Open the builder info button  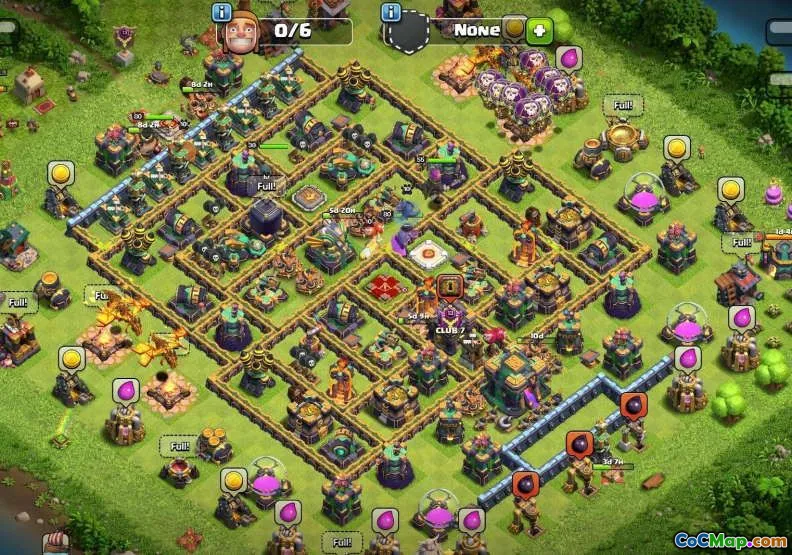pyautogui.click(x=222, y=11)
